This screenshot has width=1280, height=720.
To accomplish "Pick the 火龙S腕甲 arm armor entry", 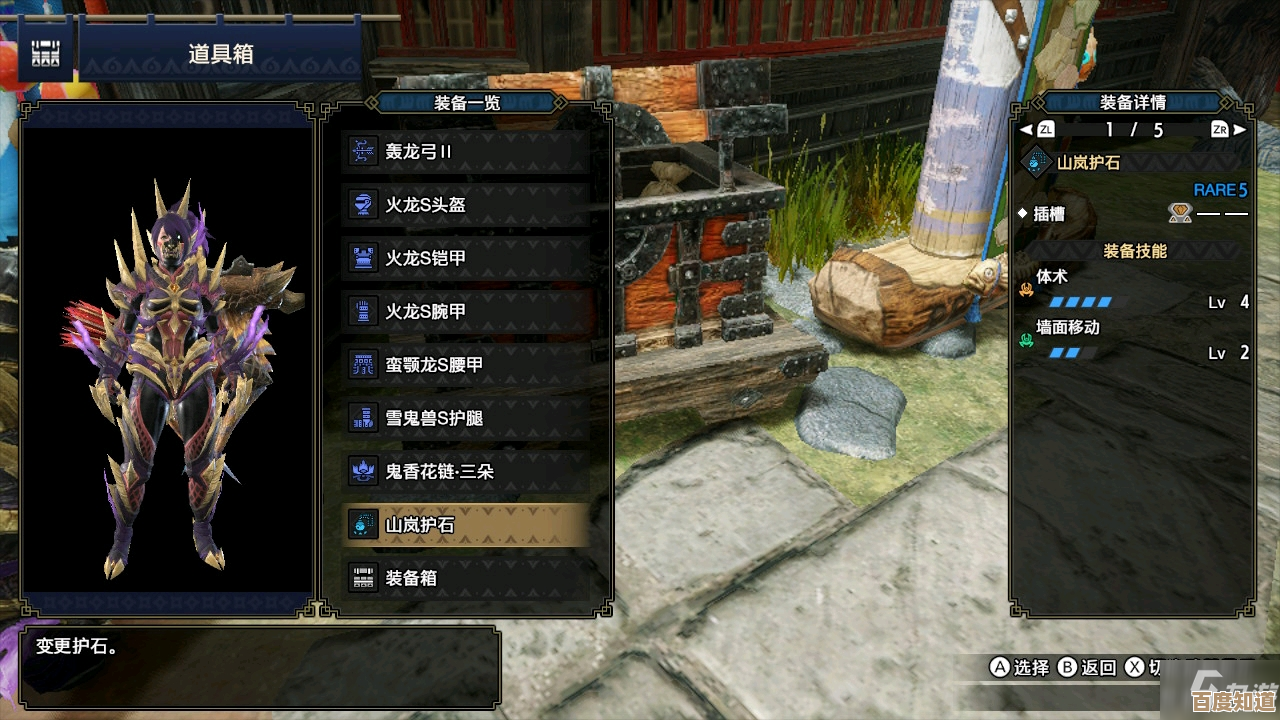I will click(466, 311).
